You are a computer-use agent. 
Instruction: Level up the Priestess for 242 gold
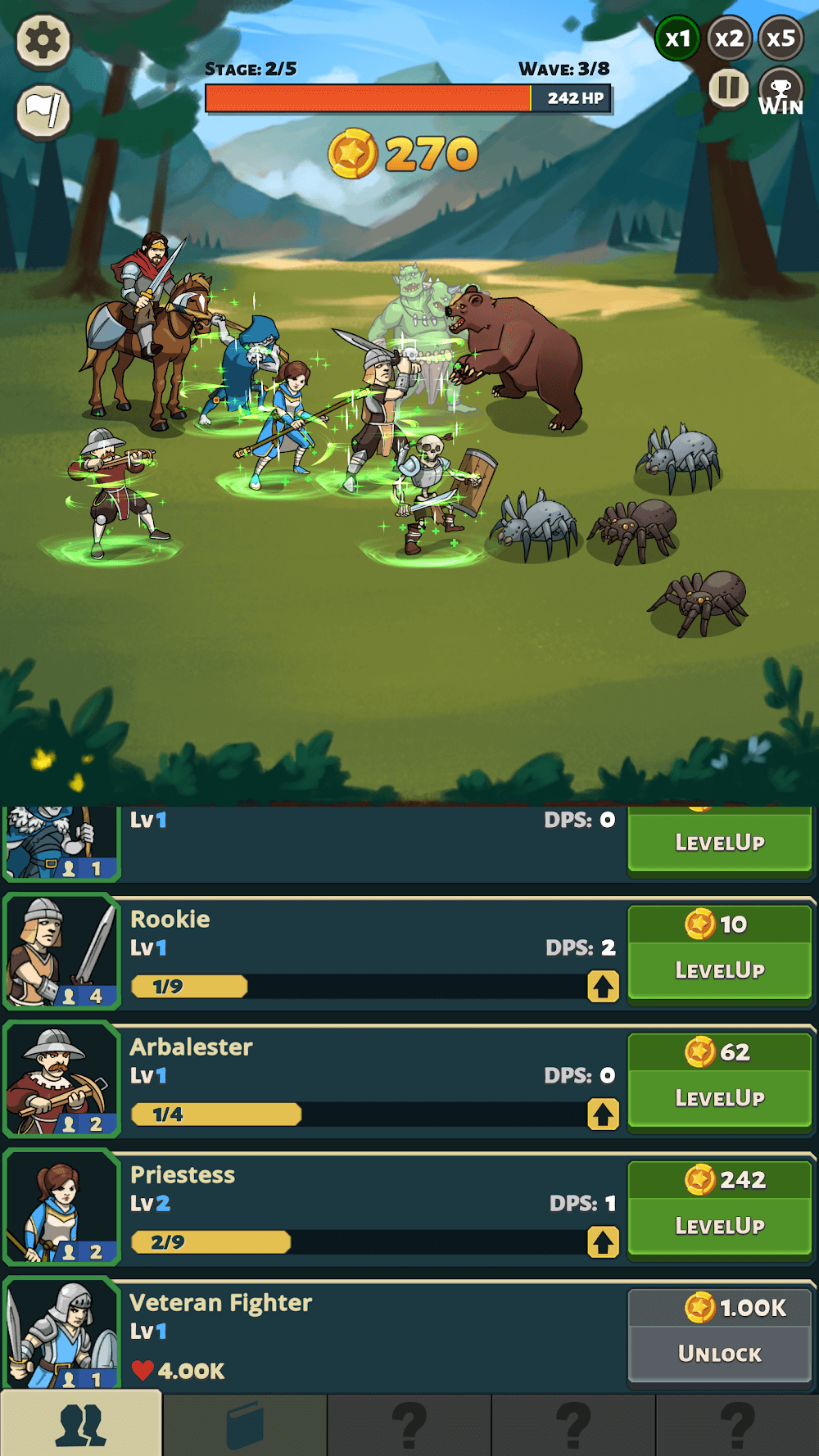(719, 1209)
